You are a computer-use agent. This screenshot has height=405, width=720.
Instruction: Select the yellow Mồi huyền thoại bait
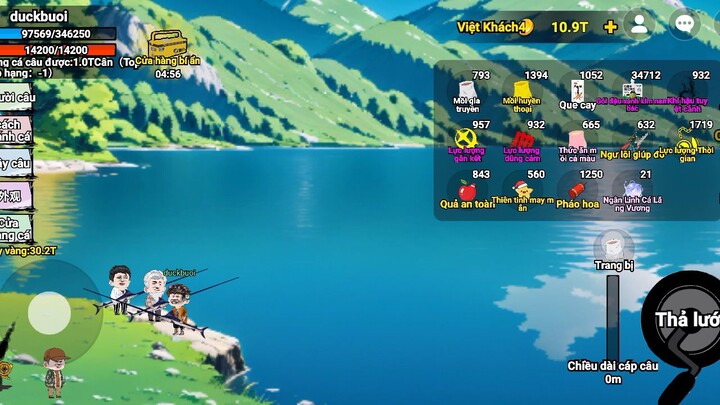click(522, 90)
